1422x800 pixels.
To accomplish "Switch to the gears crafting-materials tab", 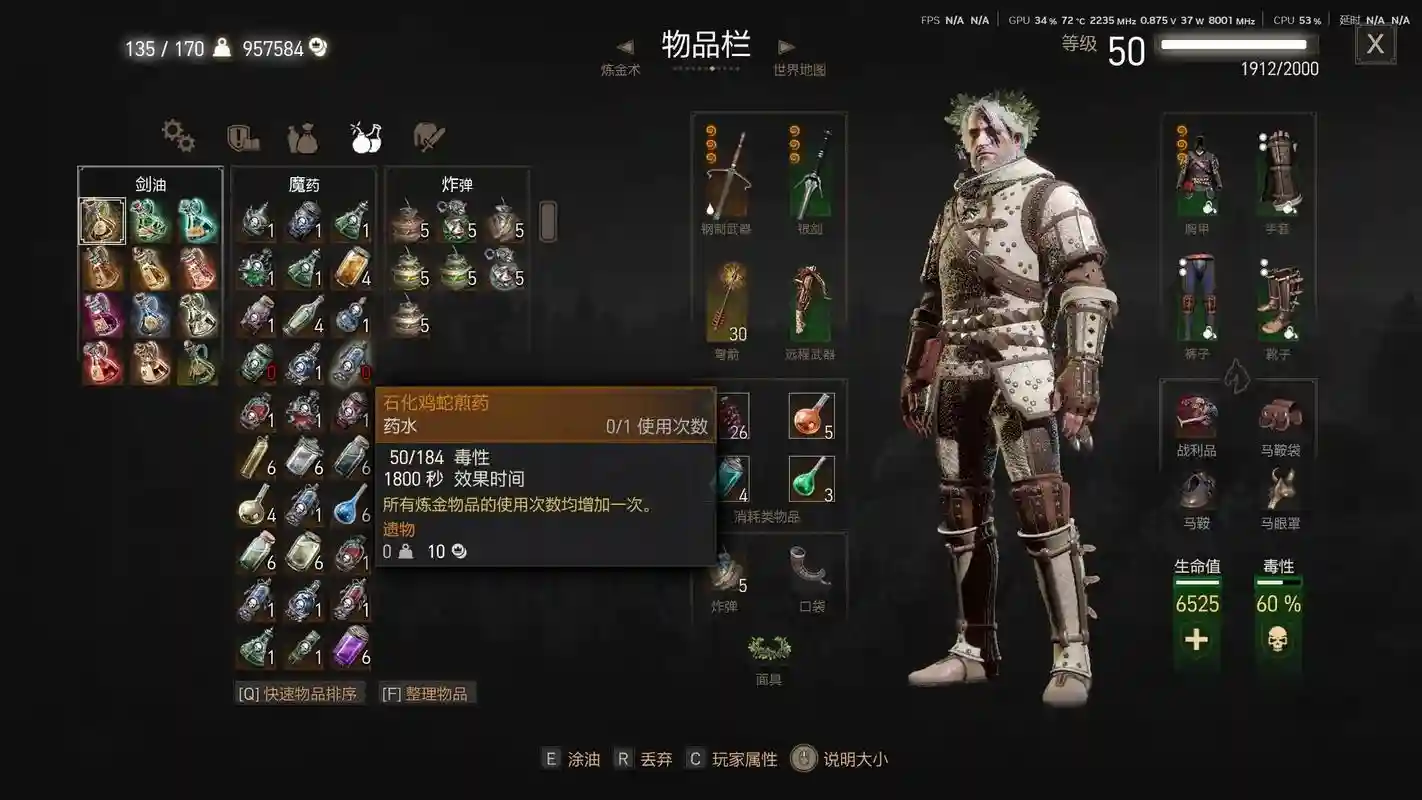I will coord(178,136).
